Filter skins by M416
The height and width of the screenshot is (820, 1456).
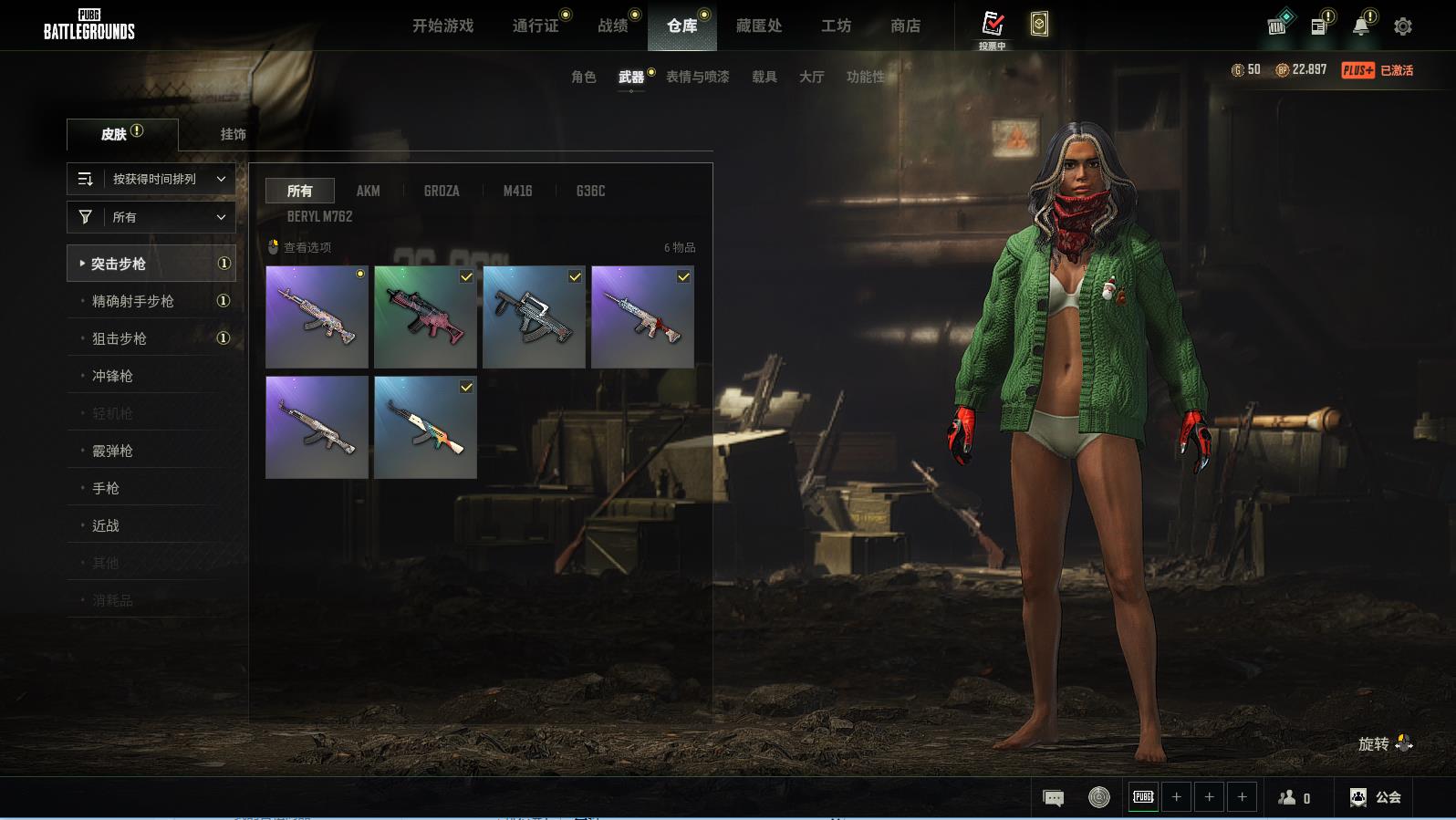coord(517,191)
